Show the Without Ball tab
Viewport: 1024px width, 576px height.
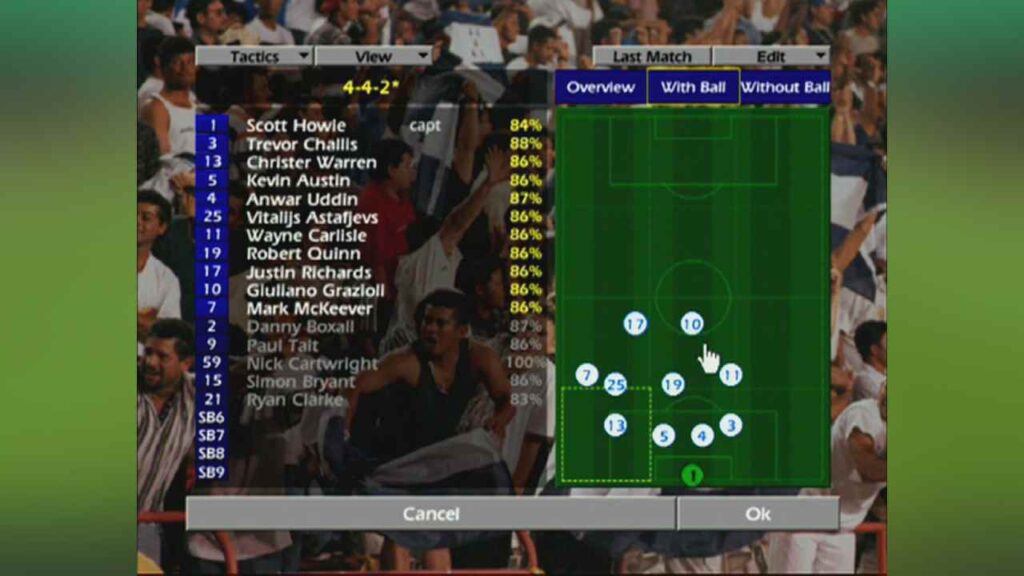pyautogui.click(x=785, y=87)
